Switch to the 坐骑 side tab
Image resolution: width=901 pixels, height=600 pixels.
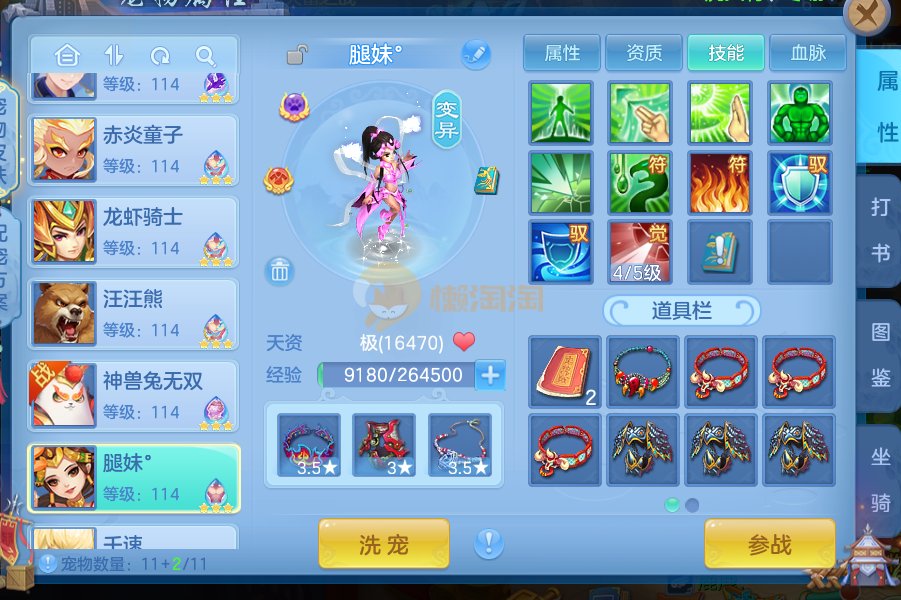(x=880, y=480)
